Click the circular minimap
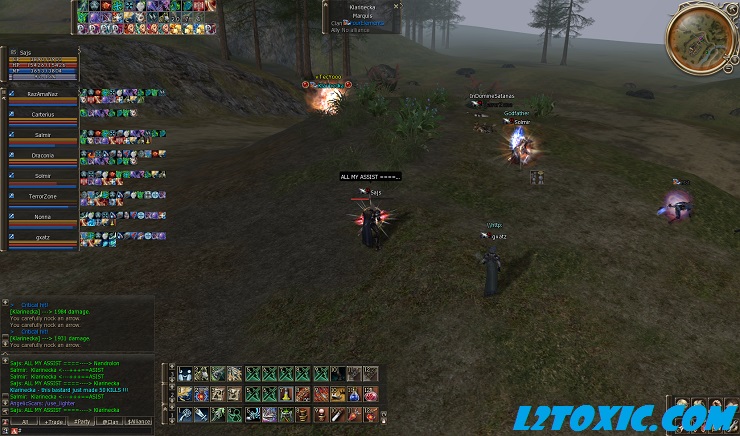This screenshot has height=436, width=740. (697, 37)
